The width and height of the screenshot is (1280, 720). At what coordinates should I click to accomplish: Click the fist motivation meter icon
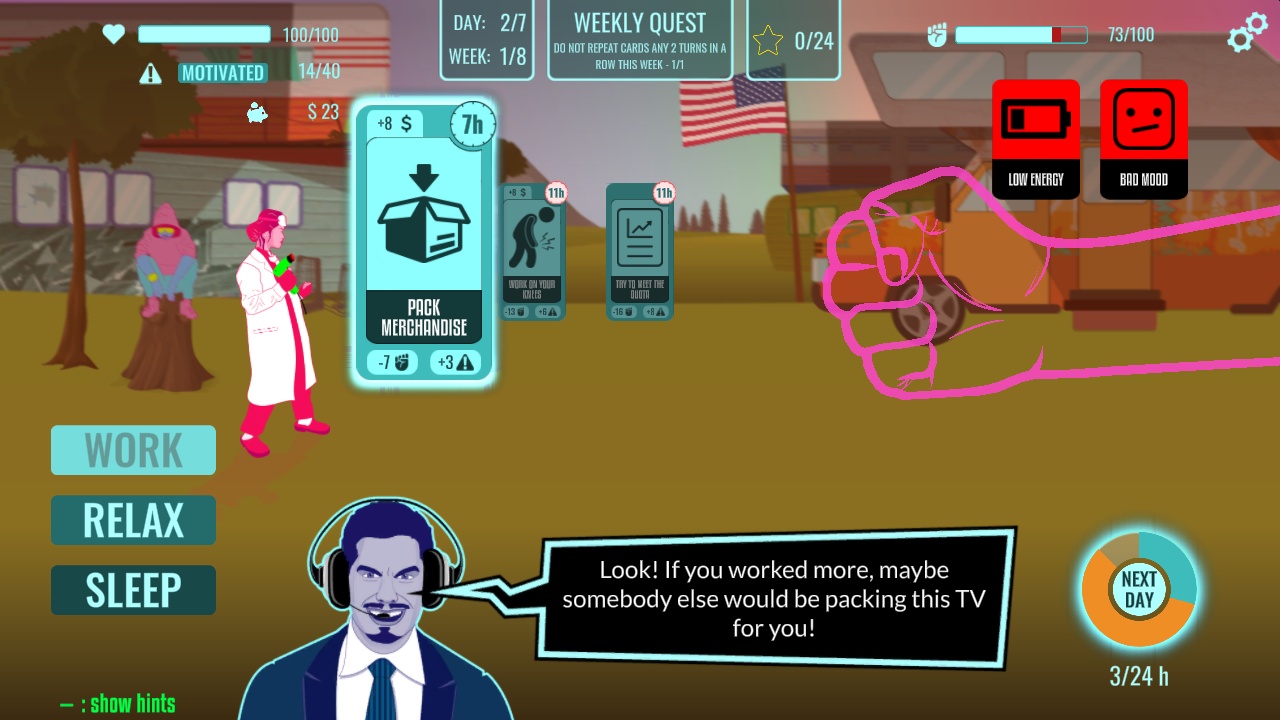[x=938, y=33]
